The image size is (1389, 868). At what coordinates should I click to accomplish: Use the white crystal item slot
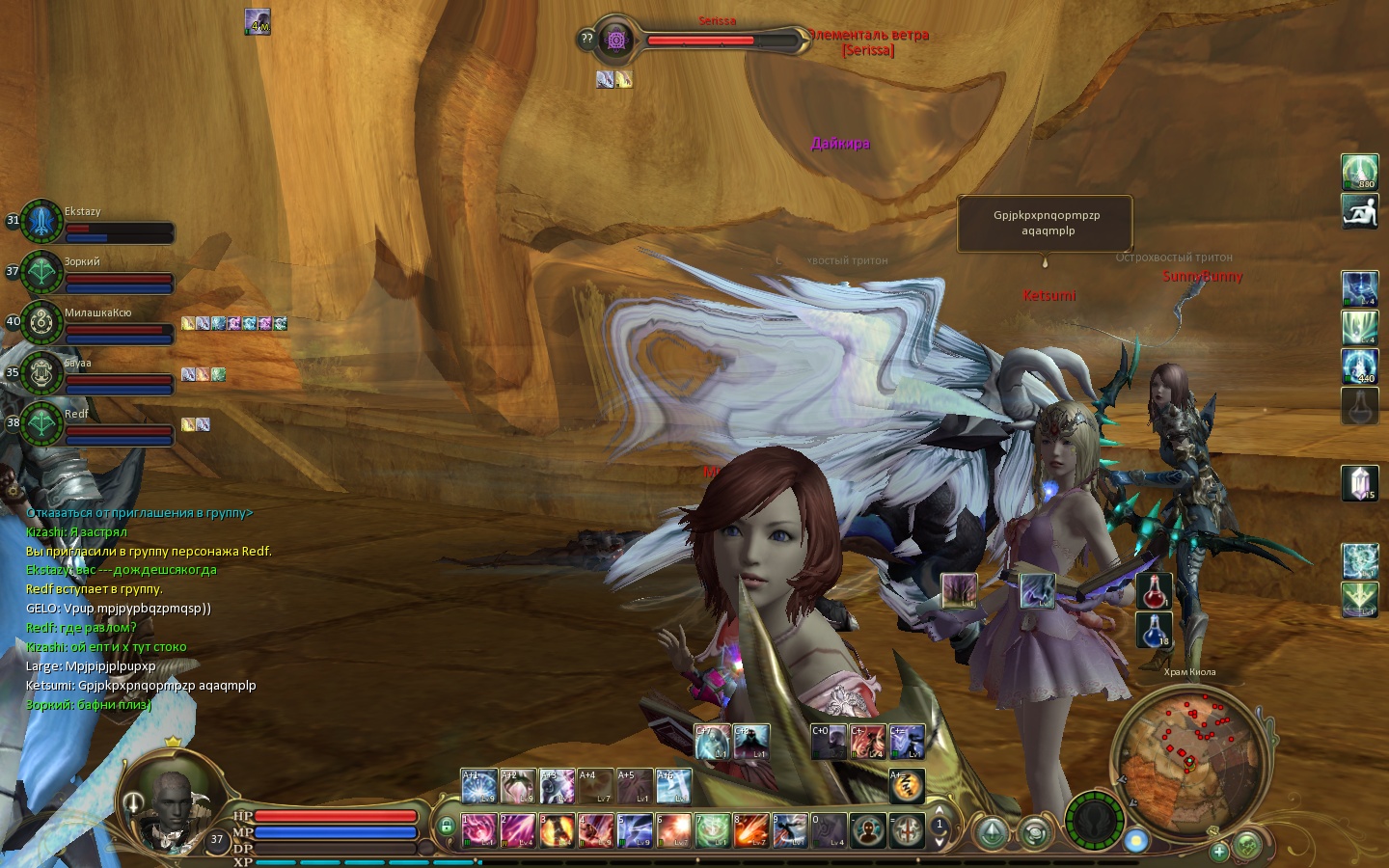(1360, 483)
